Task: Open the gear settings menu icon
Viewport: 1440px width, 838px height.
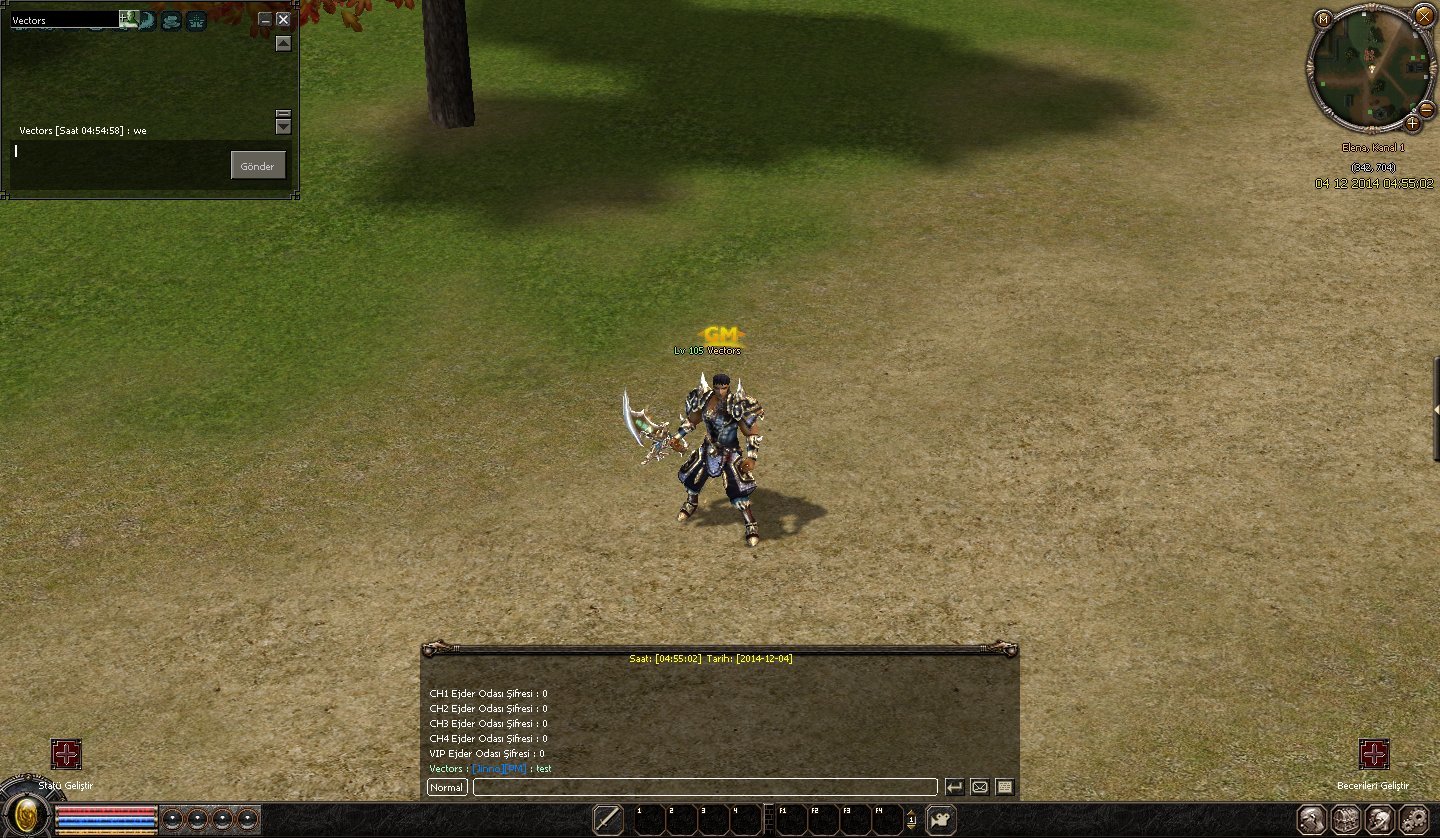Action: pyautogui.click(x=1414, y=820)
